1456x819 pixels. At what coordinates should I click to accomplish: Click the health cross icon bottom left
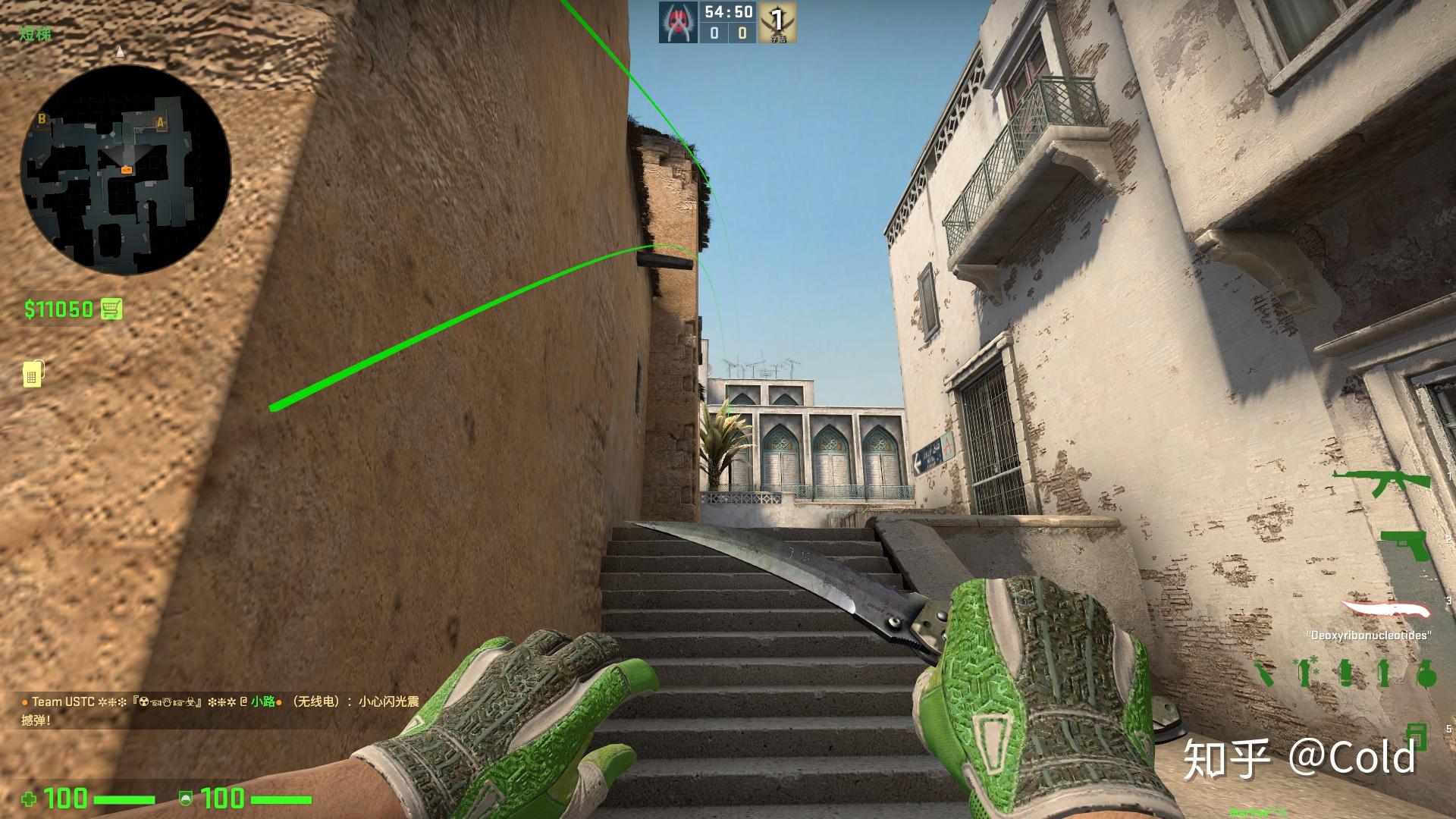click(30, 800)
